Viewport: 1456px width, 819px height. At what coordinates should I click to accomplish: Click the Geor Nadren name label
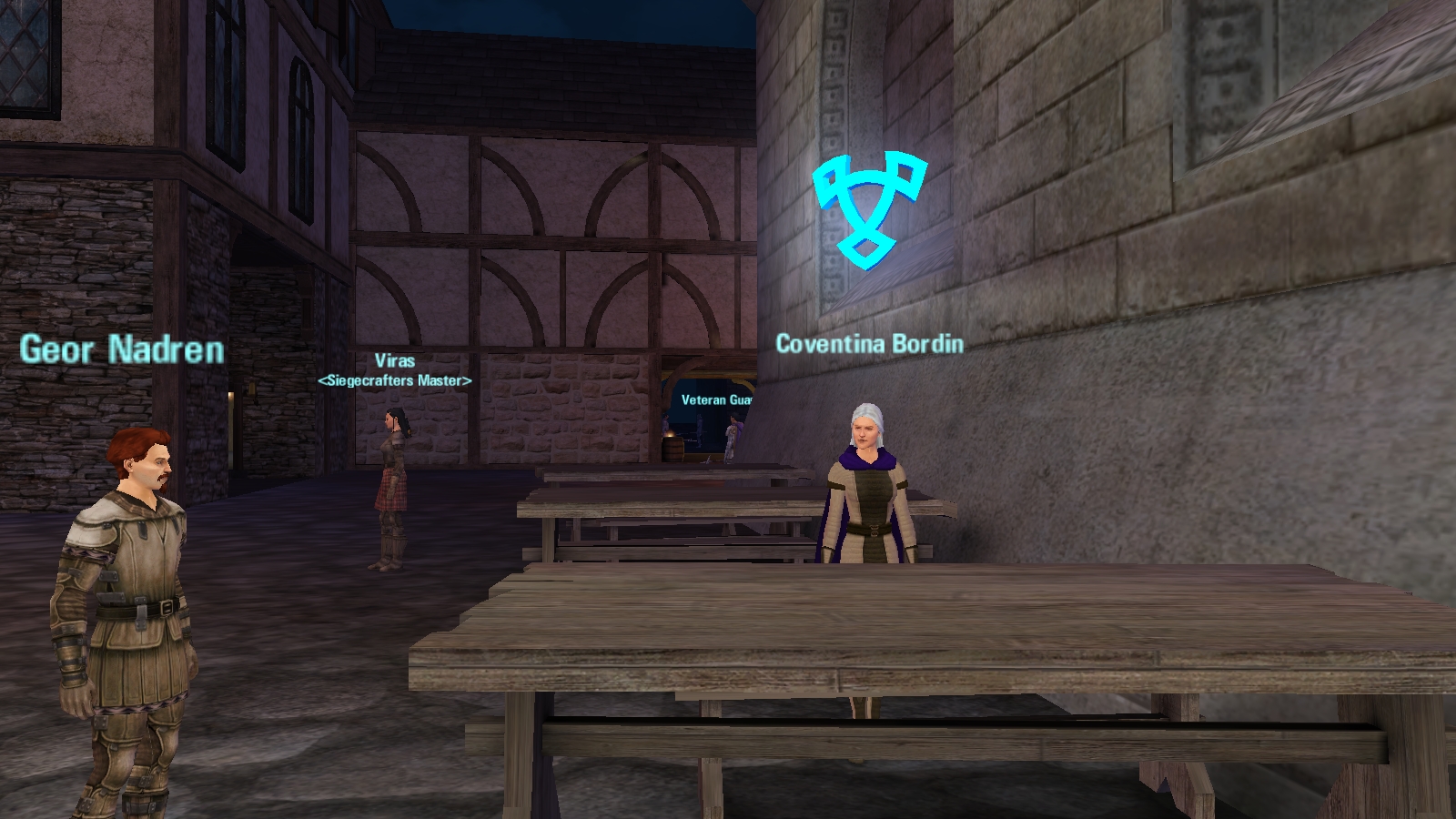tap(122, 350)
